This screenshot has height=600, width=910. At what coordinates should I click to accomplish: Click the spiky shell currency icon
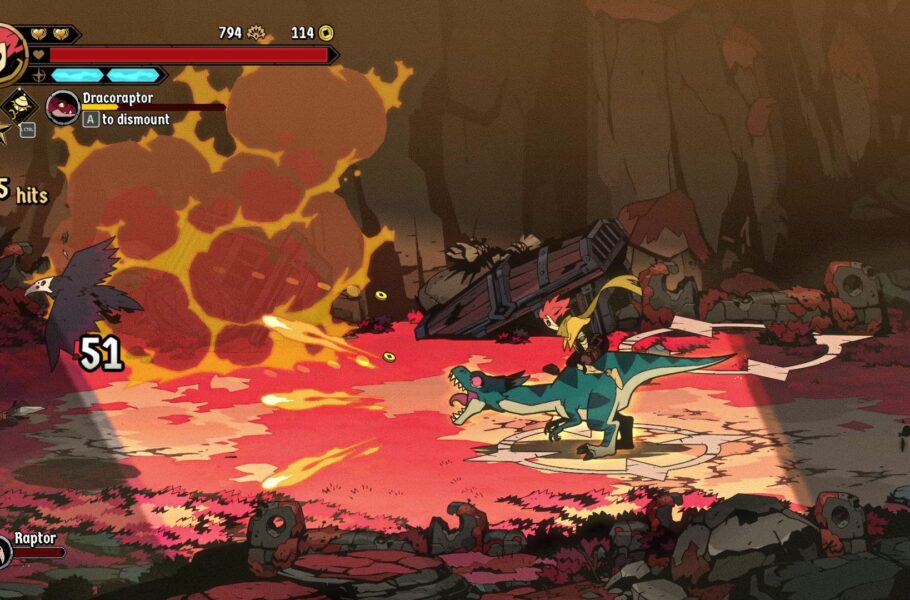coord(256,33)
